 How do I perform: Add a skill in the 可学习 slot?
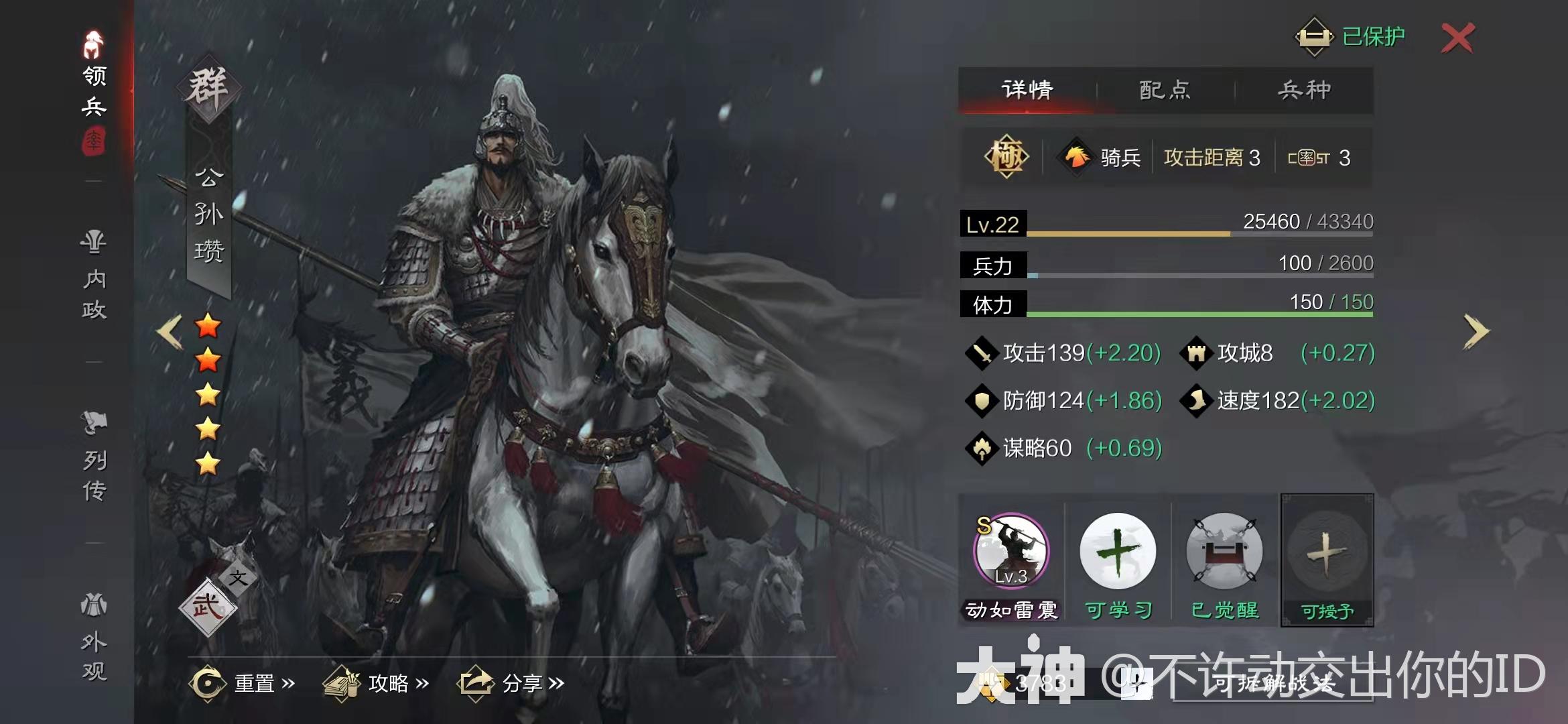coord(1118,551)
